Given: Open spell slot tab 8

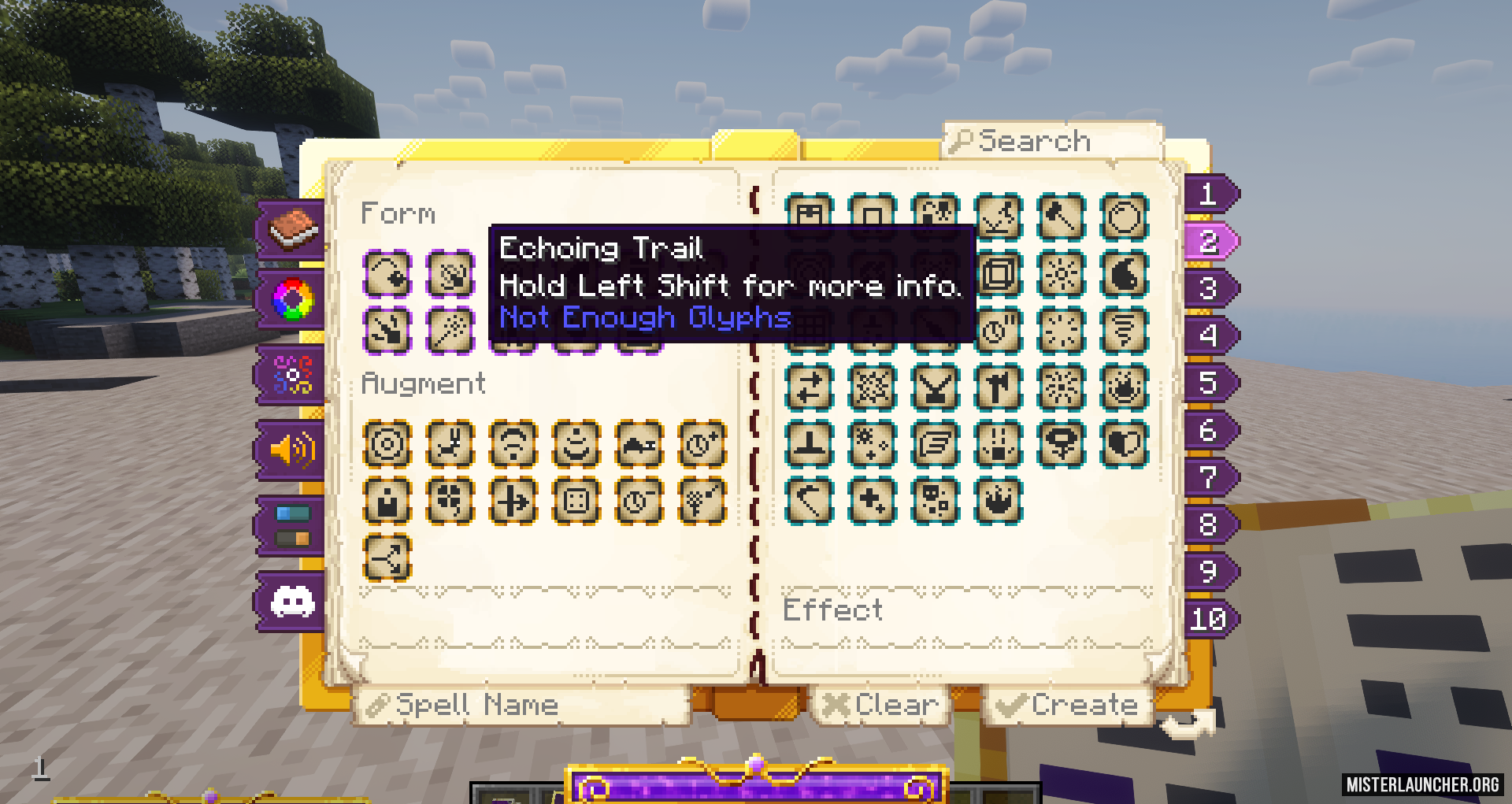Looking at the screenshot, I should pos(1209,524).
